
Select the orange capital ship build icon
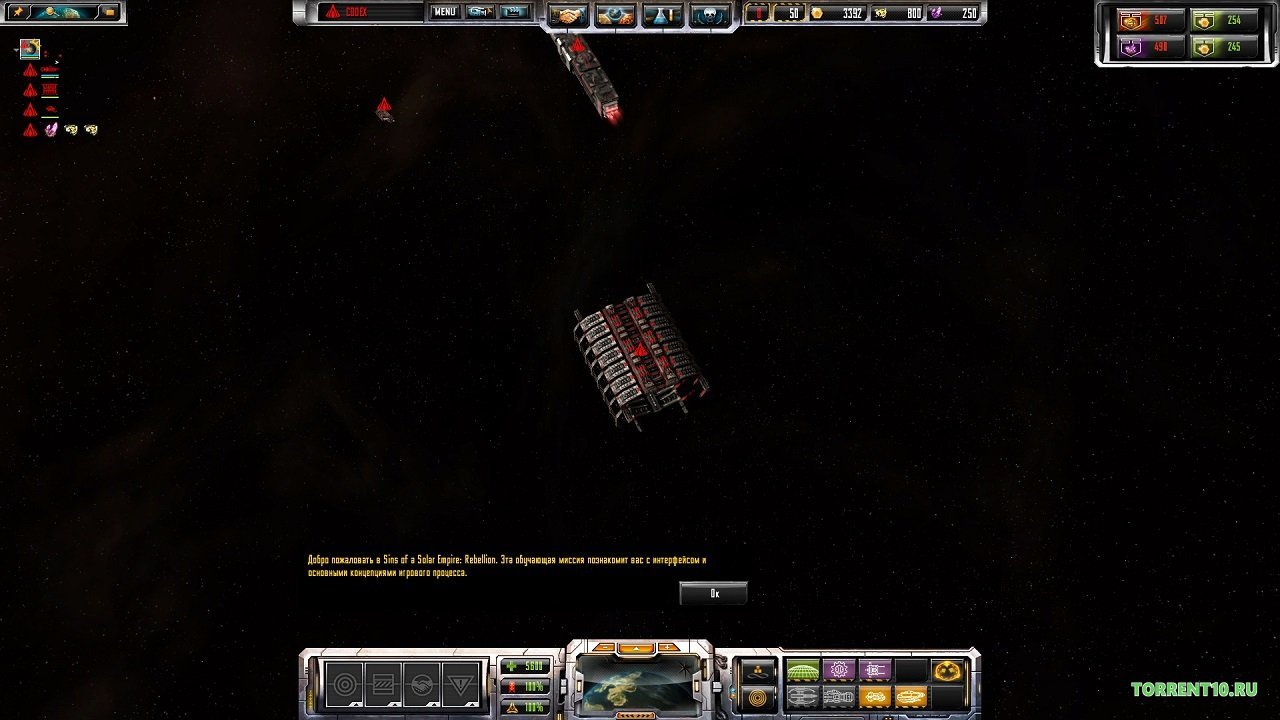874,697
